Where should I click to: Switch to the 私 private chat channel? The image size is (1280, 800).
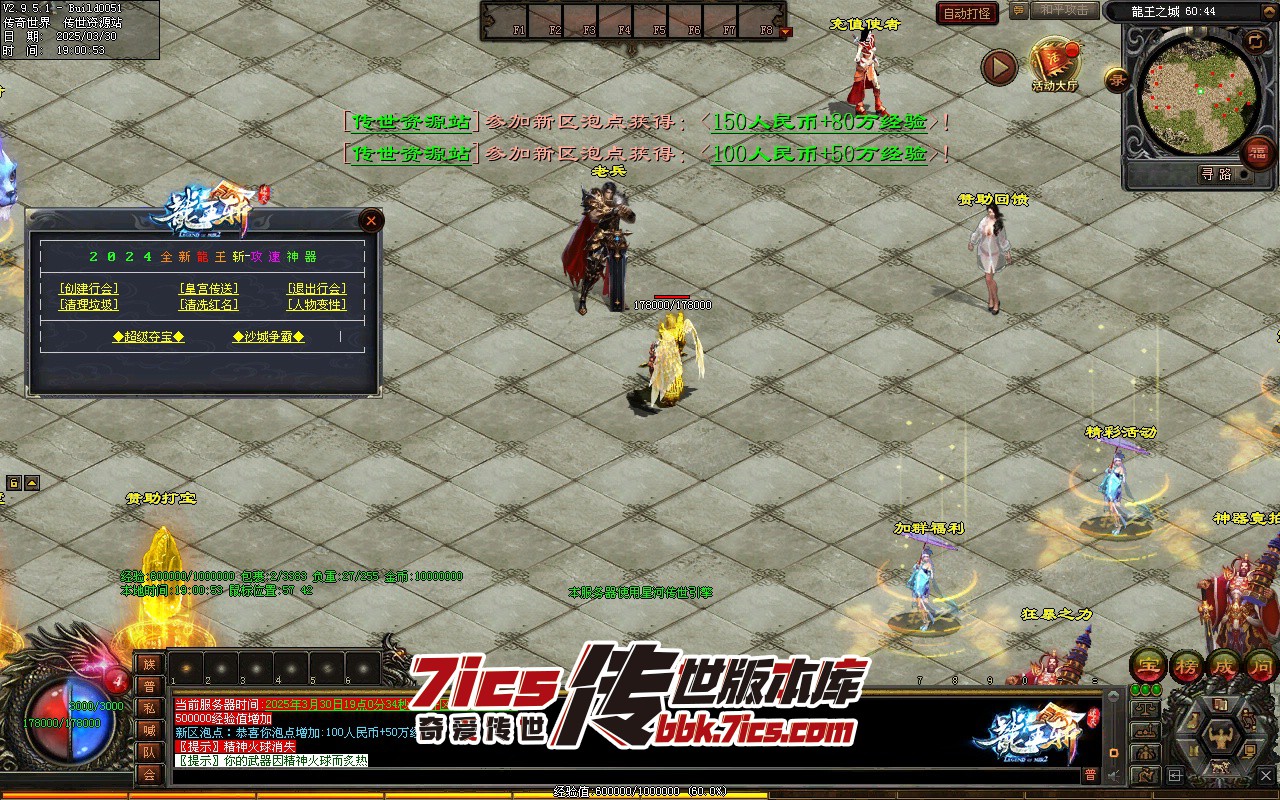[149, 708]
